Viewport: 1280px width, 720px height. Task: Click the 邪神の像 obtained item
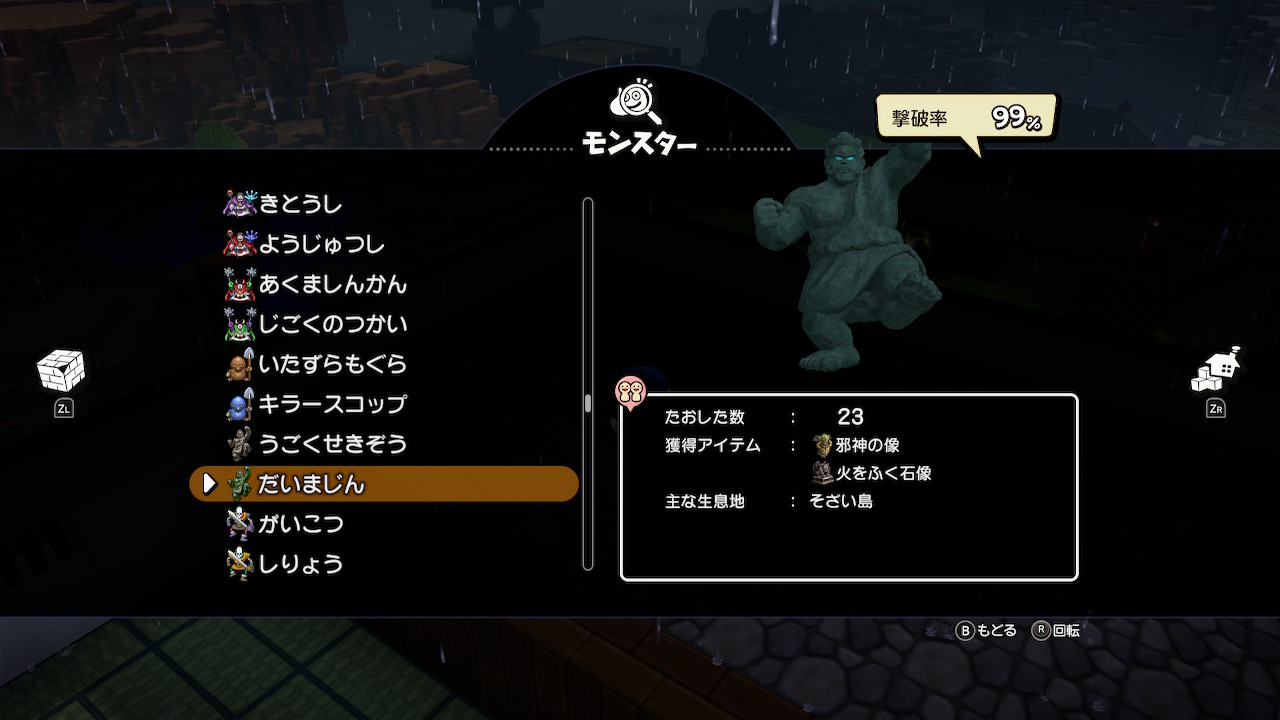click(x=856, y=445)
